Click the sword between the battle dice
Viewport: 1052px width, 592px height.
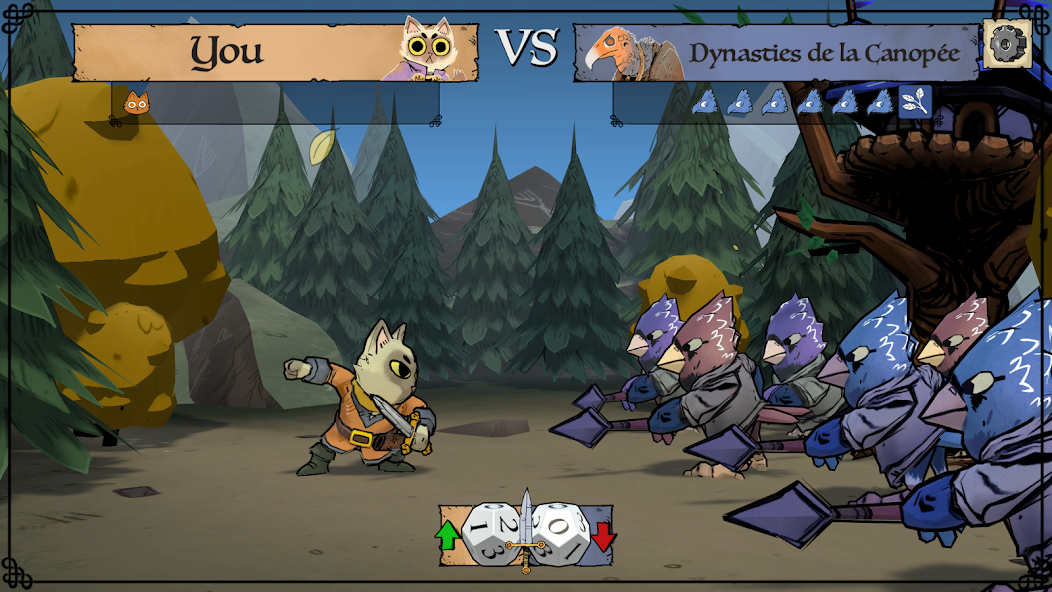coord(525,530)
